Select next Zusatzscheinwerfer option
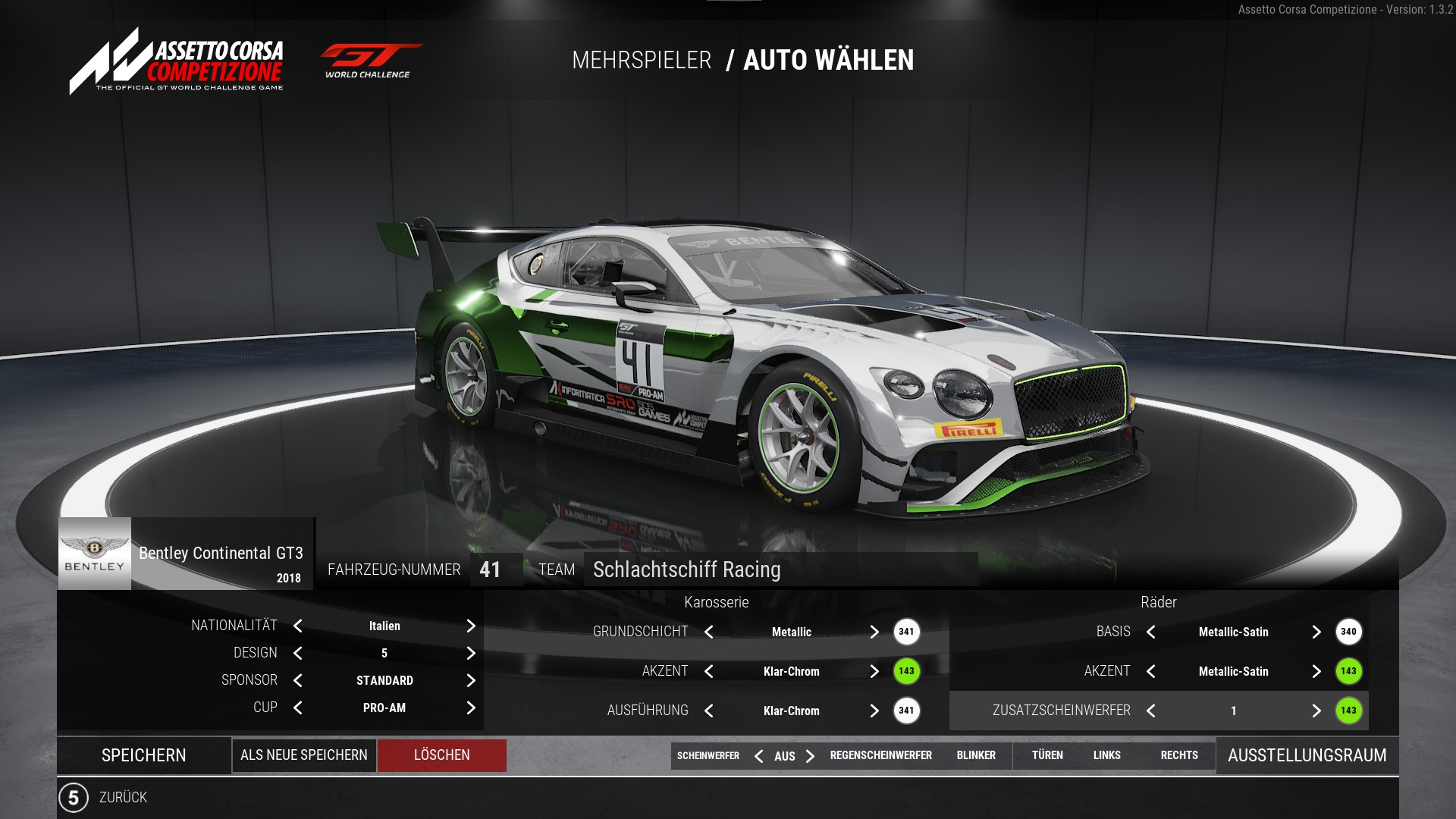The image size is (1456, 819). (x=1316, y=711)
